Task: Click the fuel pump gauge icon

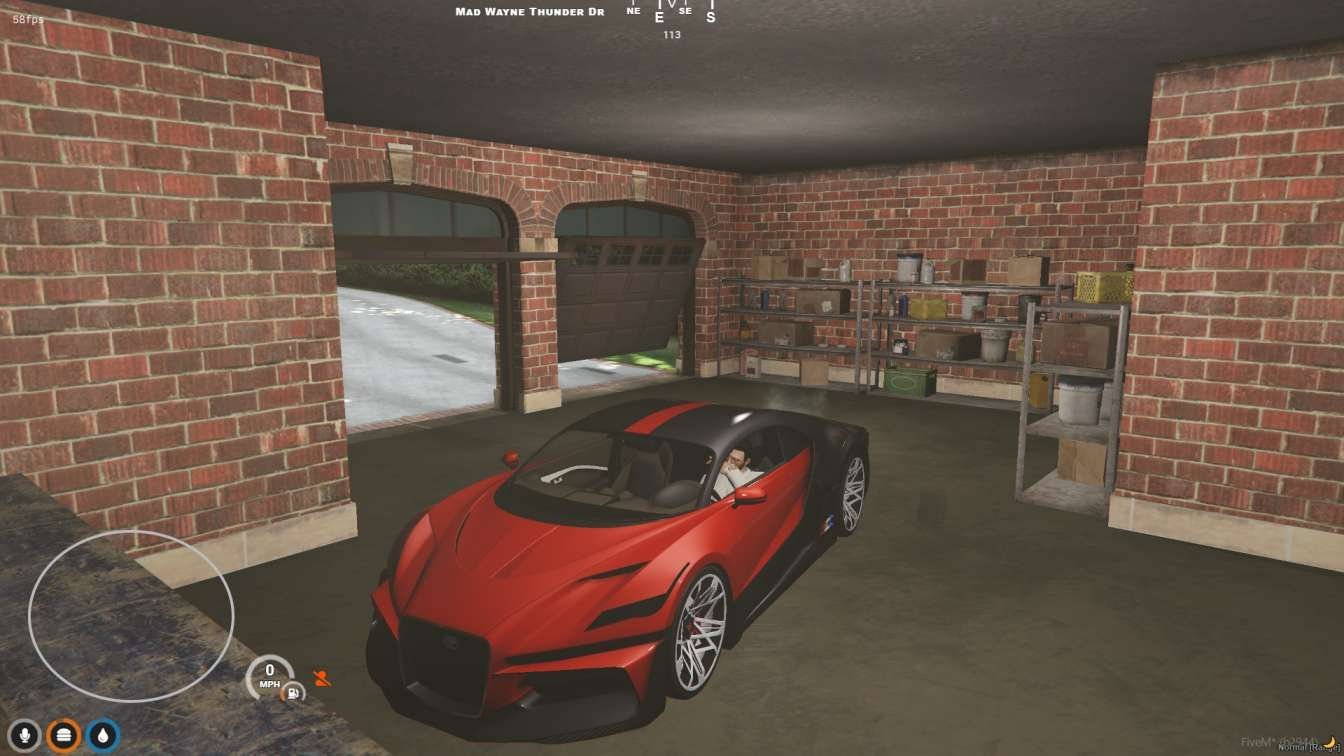Action: [x=293, y=691]
